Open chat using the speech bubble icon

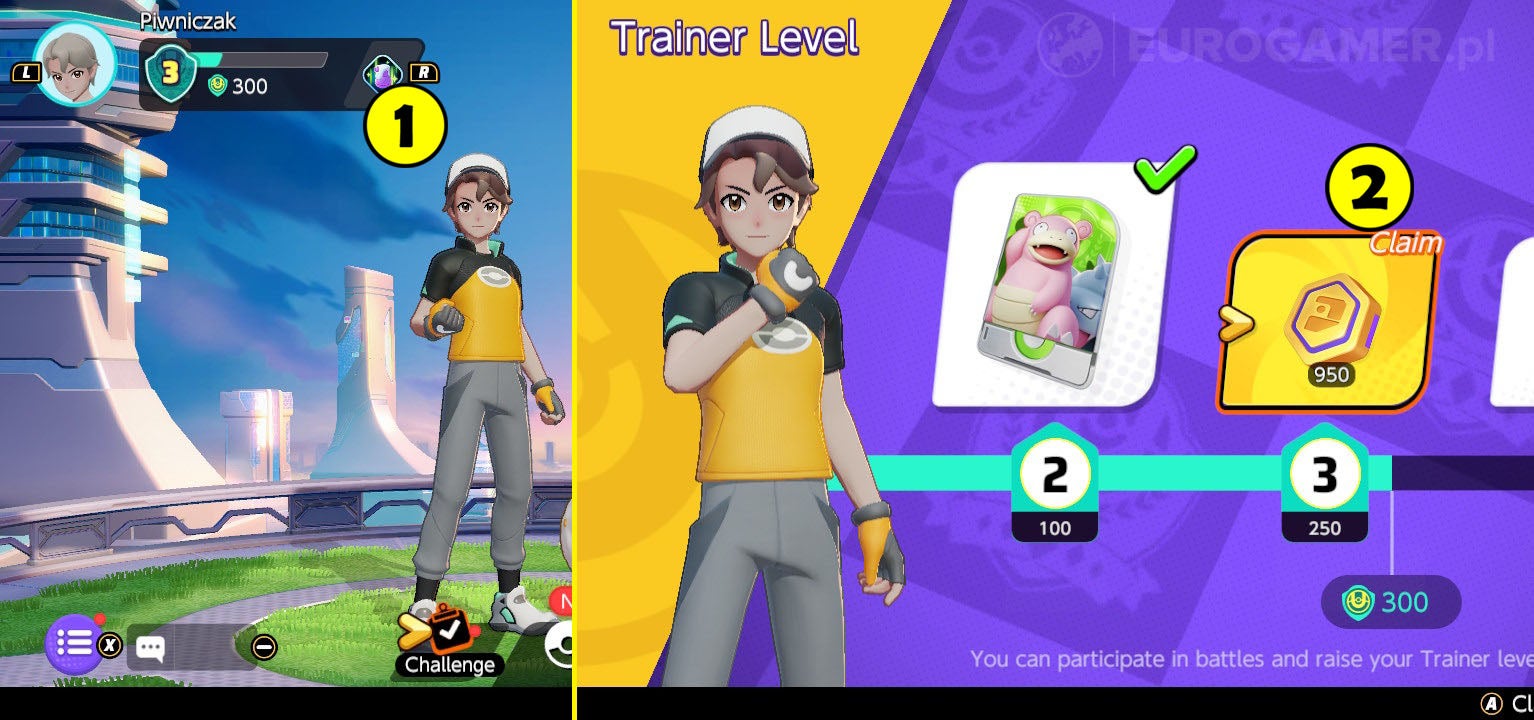(x=151, y=648)
